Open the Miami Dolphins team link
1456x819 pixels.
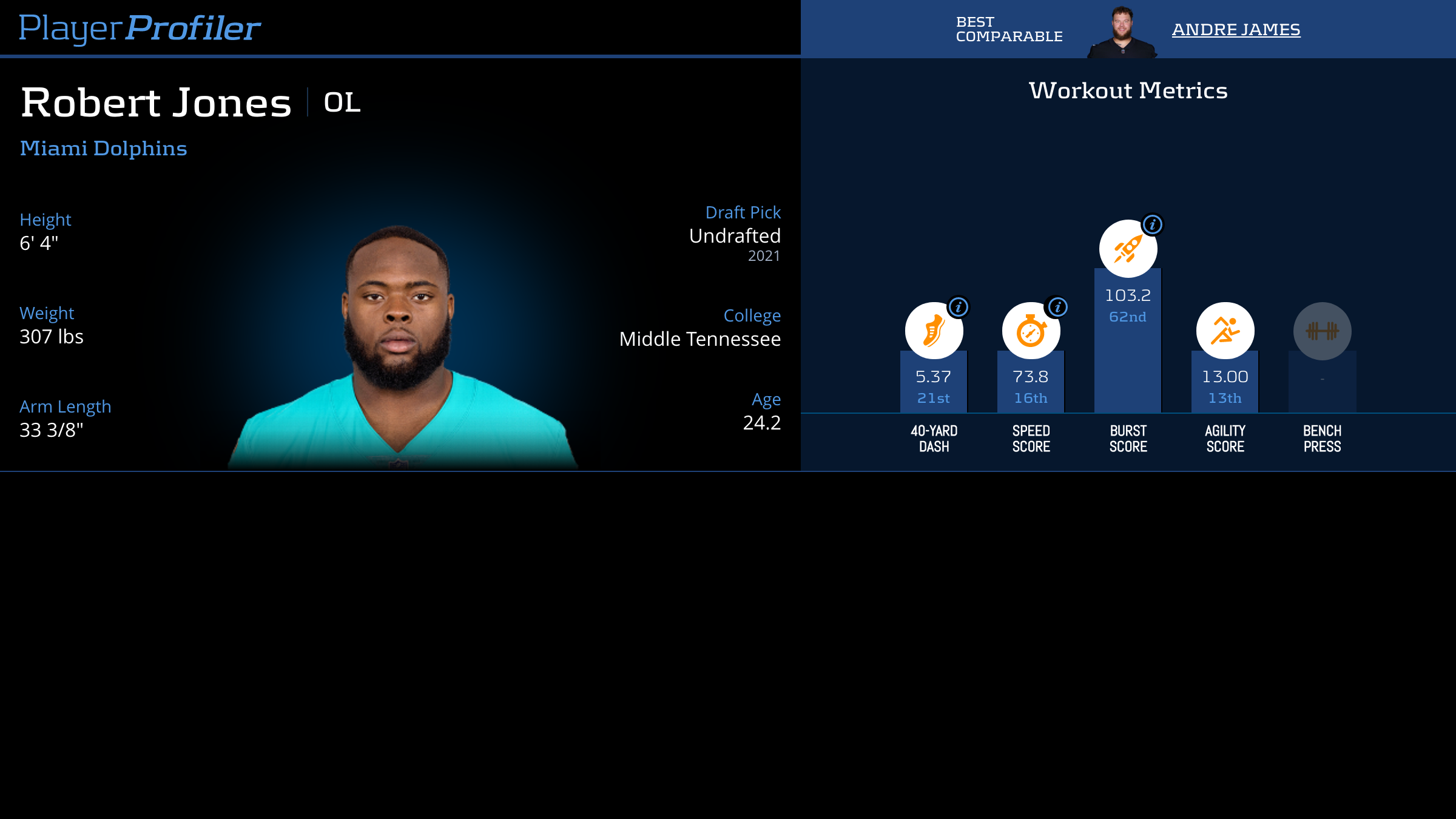(x=104, y=149)
